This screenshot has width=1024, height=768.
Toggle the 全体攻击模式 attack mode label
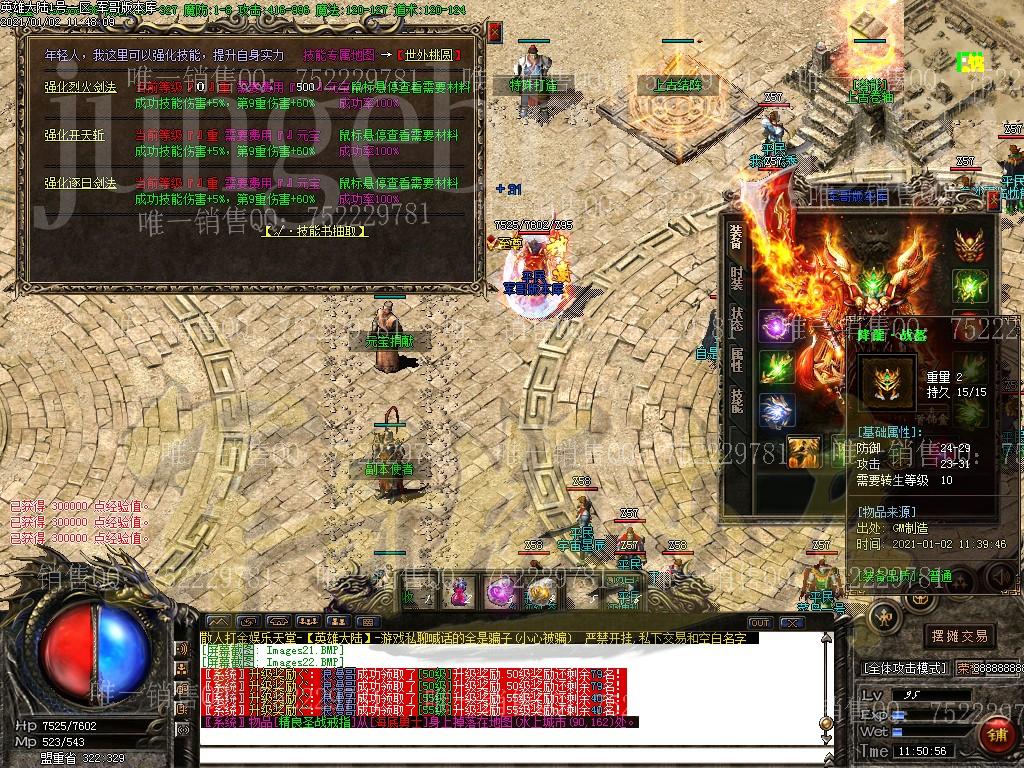pos(904,667)
